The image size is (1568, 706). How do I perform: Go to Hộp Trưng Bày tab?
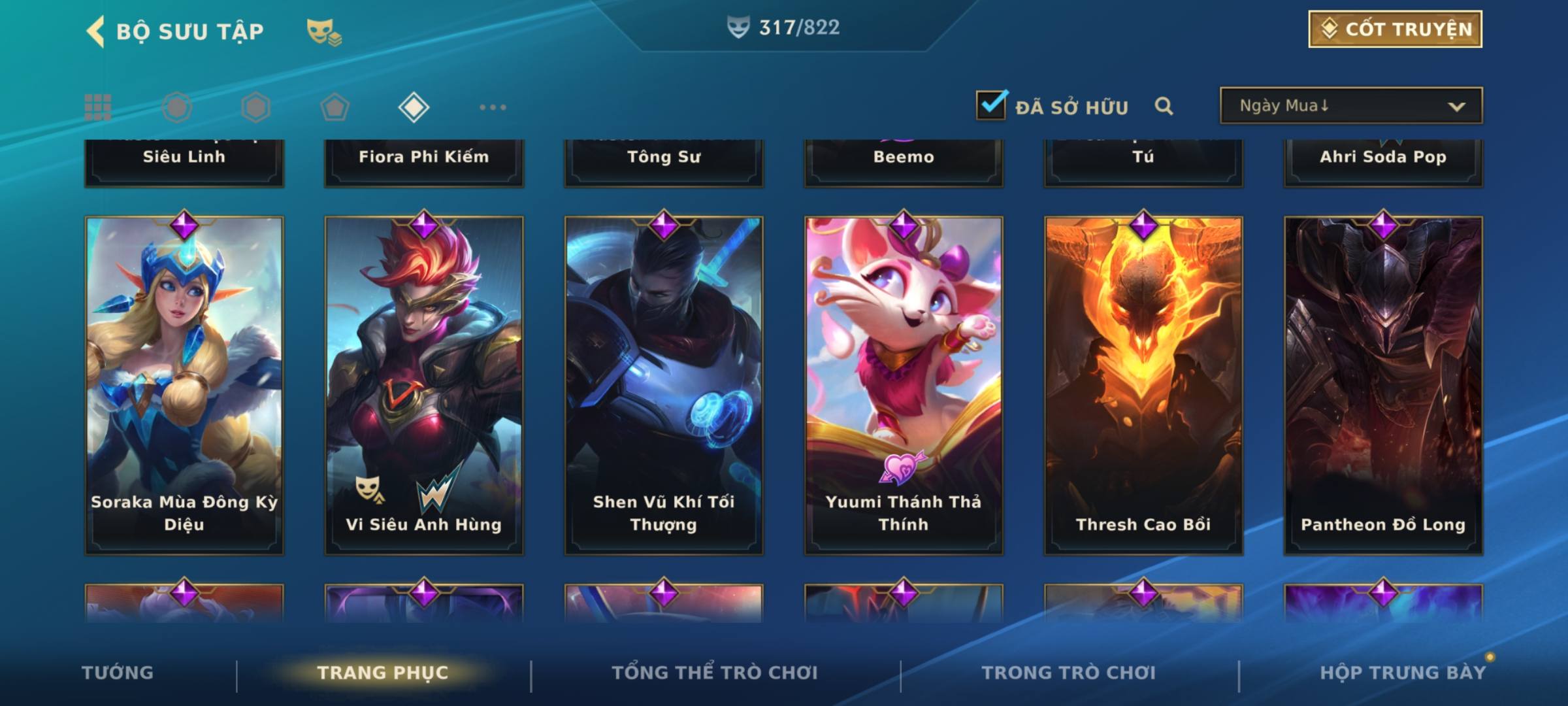1403,673
